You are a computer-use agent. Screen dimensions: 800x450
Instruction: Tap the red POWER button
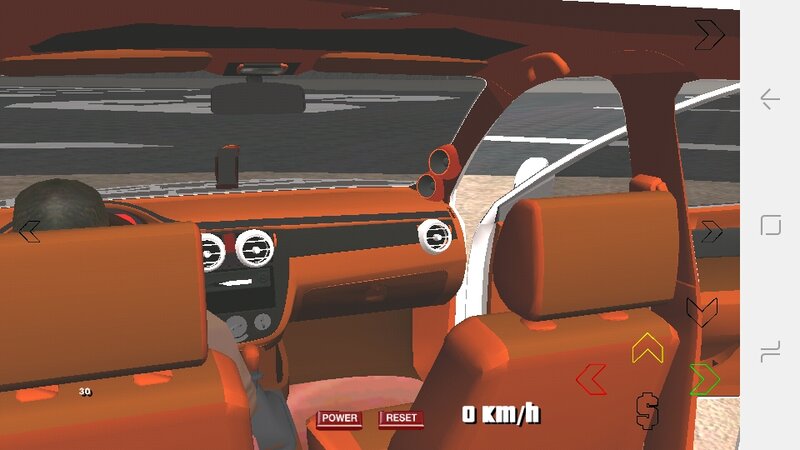(x=339, y=418)
